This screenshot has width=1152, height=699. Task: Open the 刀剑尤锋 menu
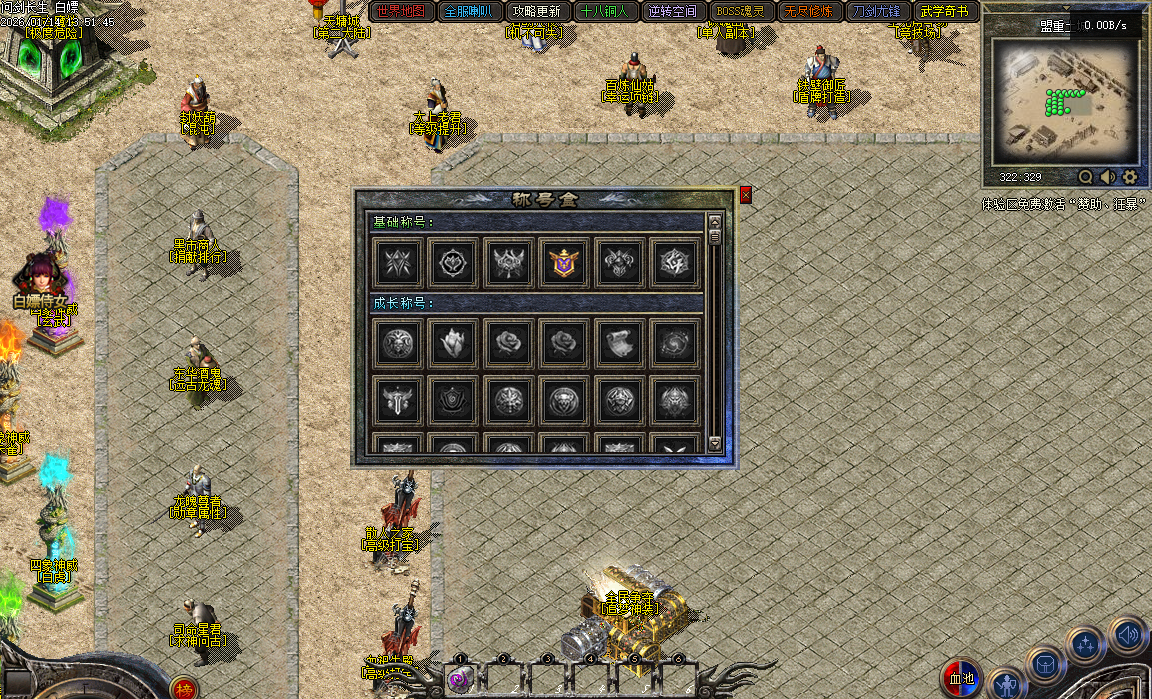pos(876,12)
